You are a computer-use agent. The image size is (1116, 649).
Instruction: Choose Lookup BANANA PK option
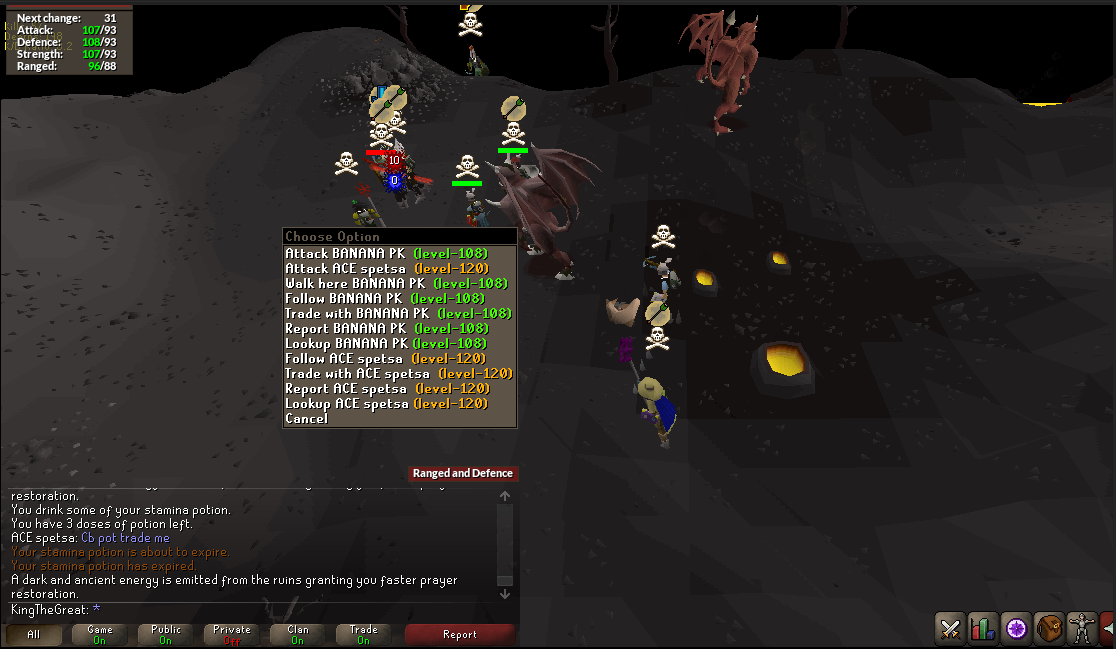386,343
